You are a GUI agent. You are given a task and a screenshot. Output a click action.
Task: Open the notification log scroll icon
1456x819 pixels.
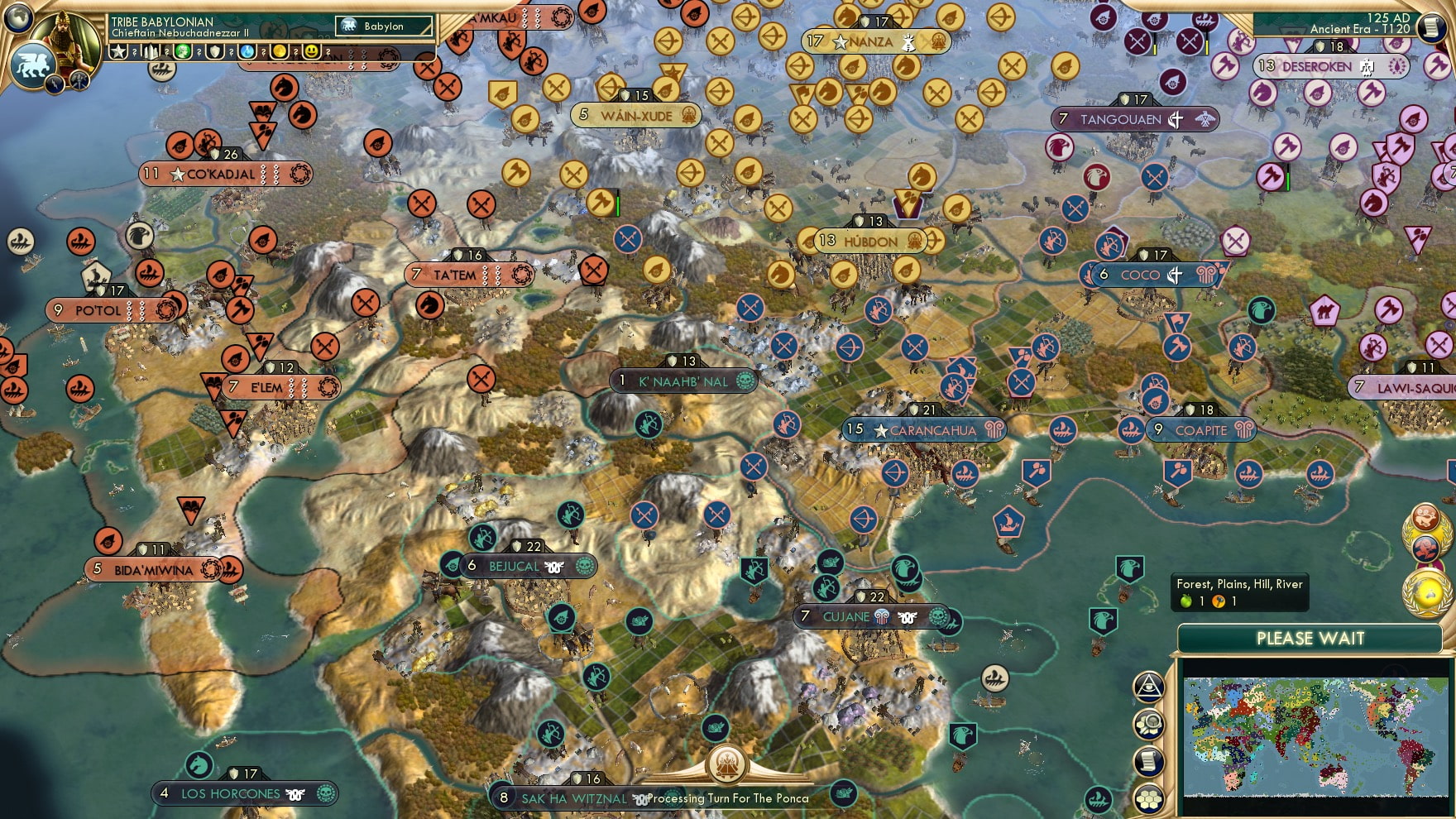(x=1149, y=759)
